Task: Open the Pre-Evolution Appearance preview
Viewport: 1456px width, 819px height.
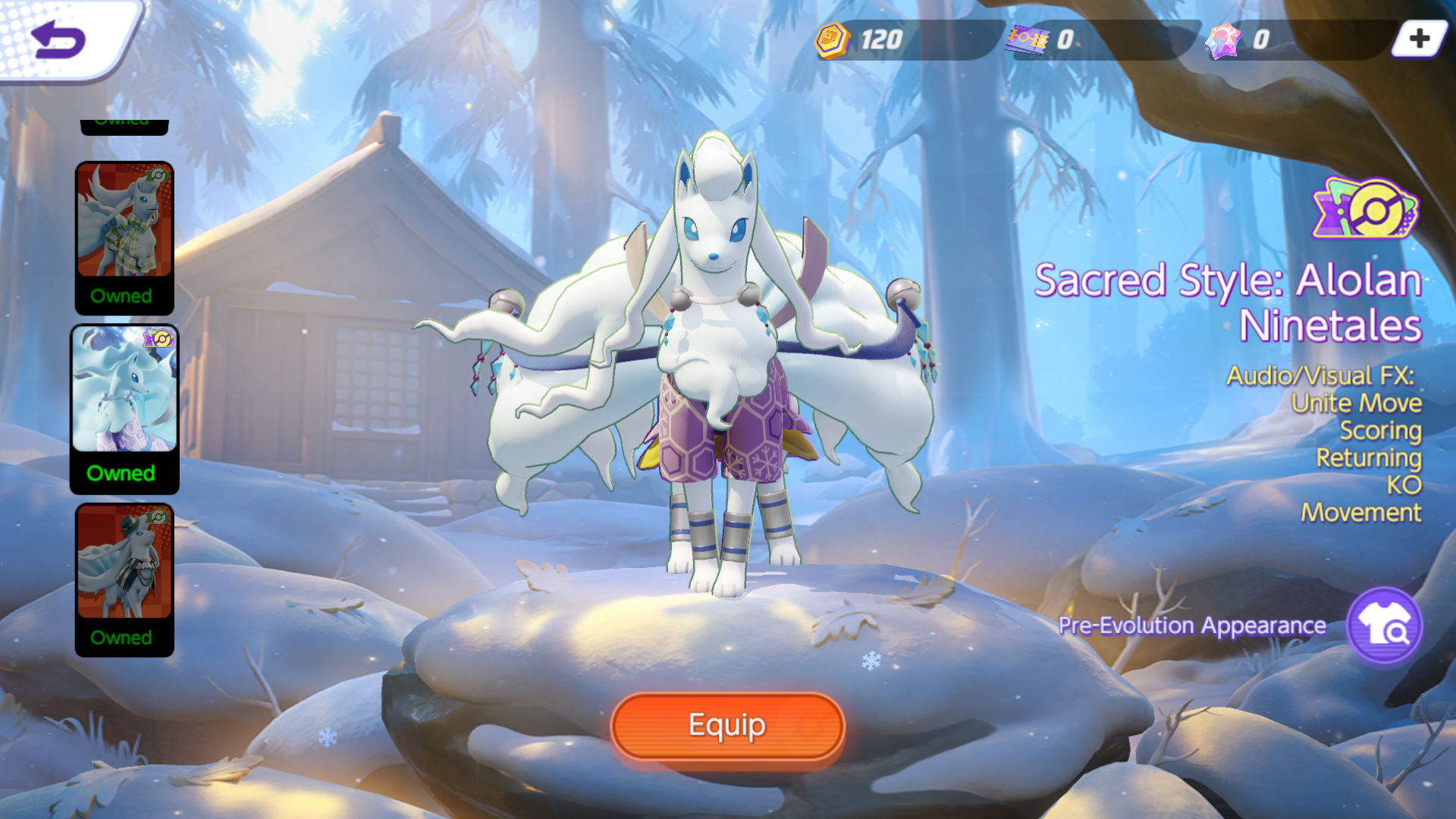Action: pyautogui.click(x=1384, y=626)
